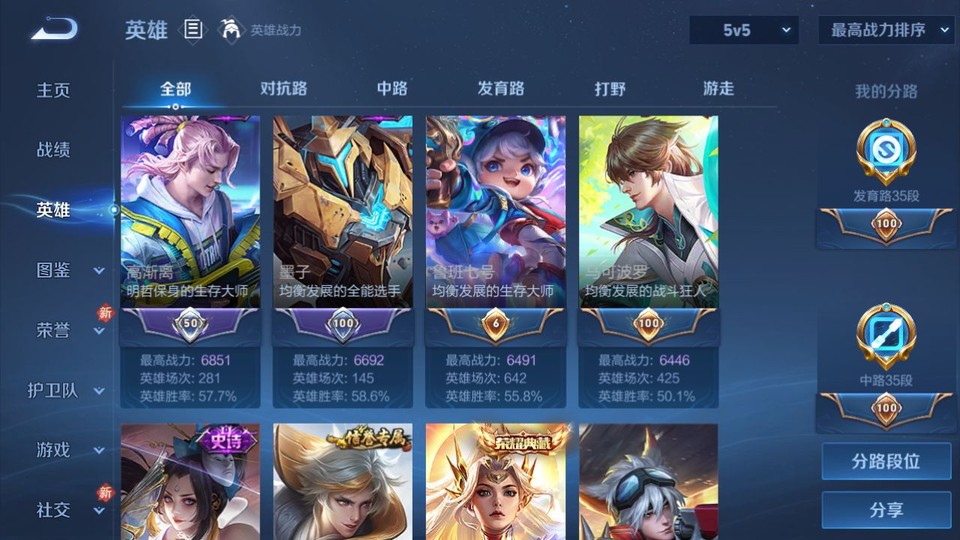This screenshot has width=960, height=540.
Task: Go back with the return arrow
Action: coord(54,28)
